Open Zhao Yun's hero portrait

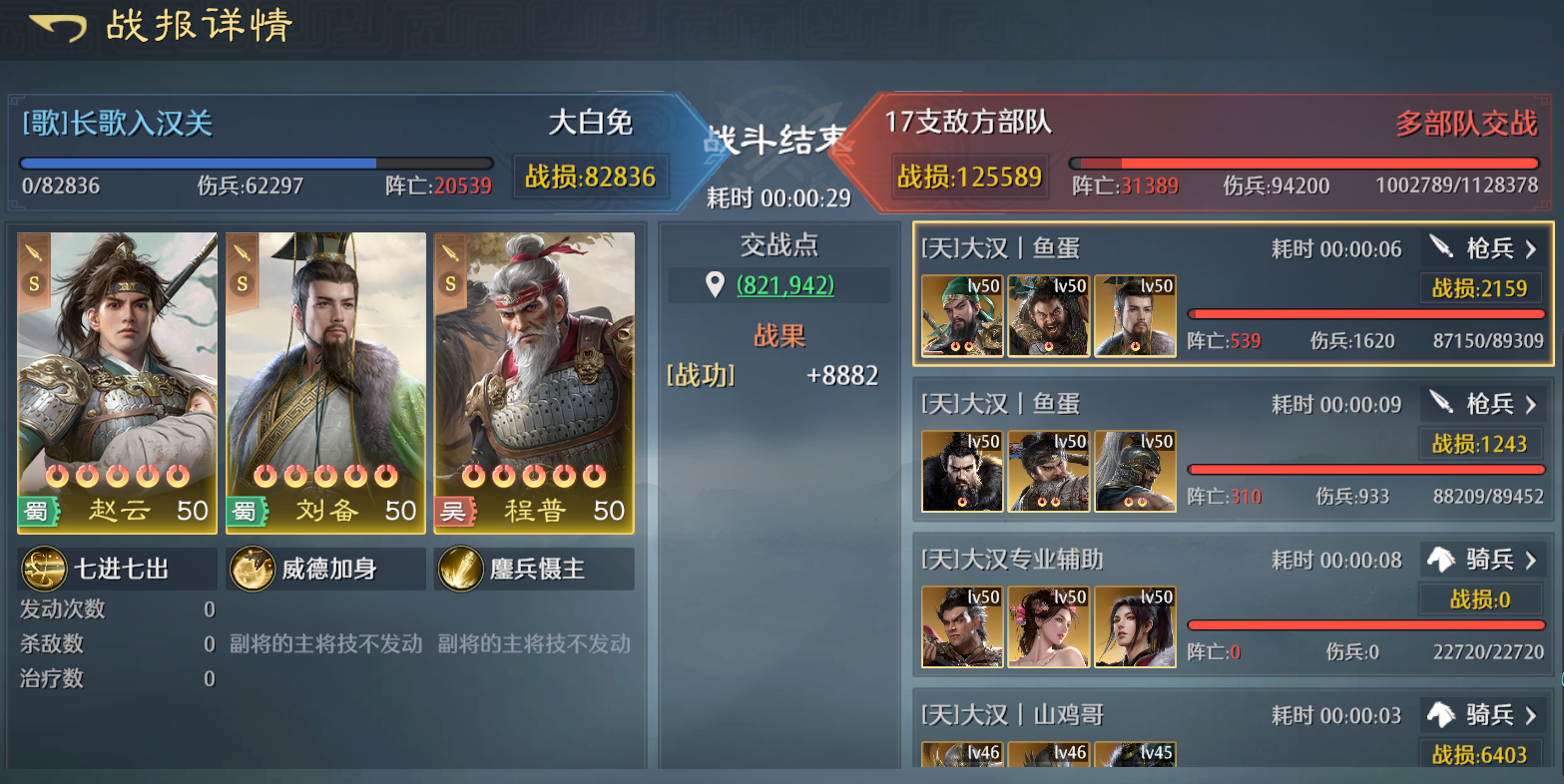point(116,379)
